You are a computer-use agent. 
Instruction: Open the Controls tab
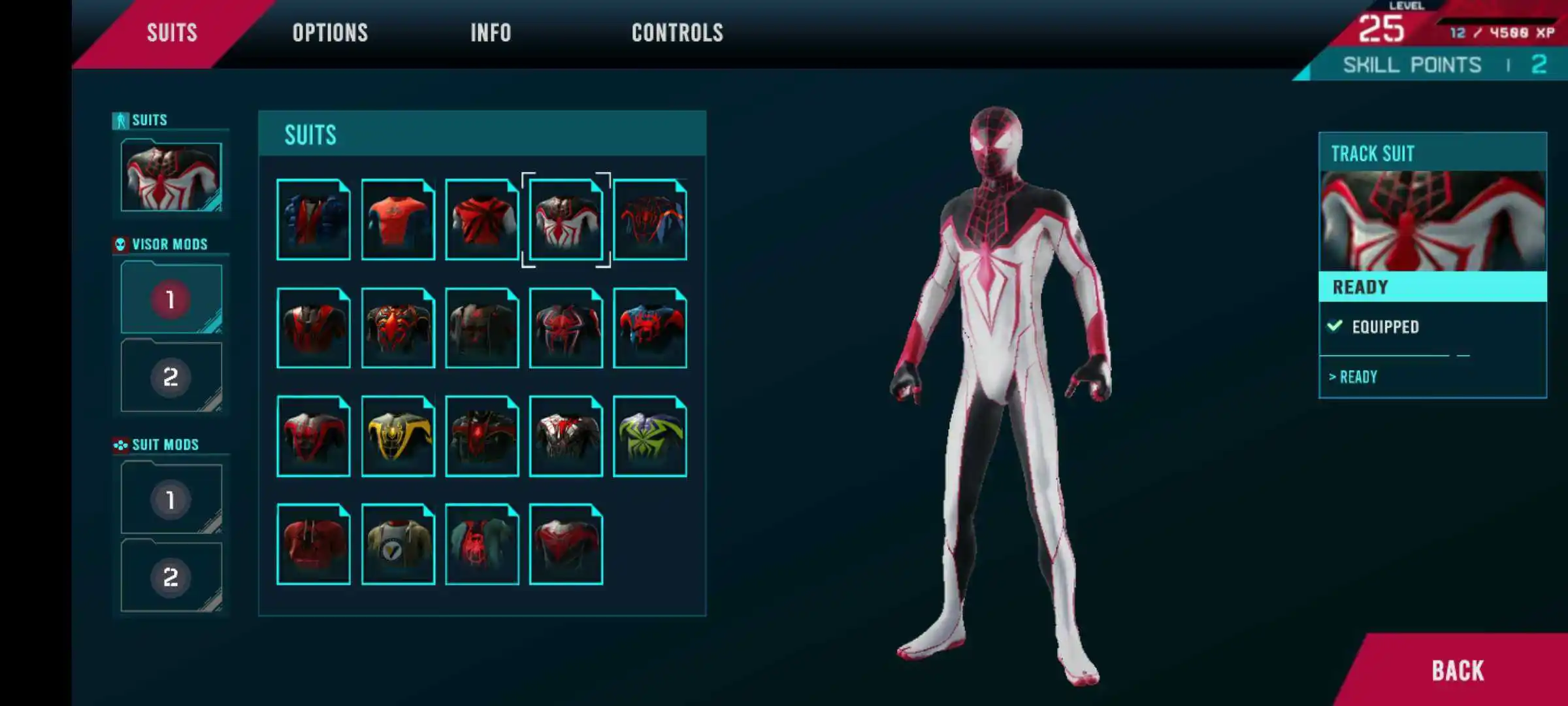677,33
